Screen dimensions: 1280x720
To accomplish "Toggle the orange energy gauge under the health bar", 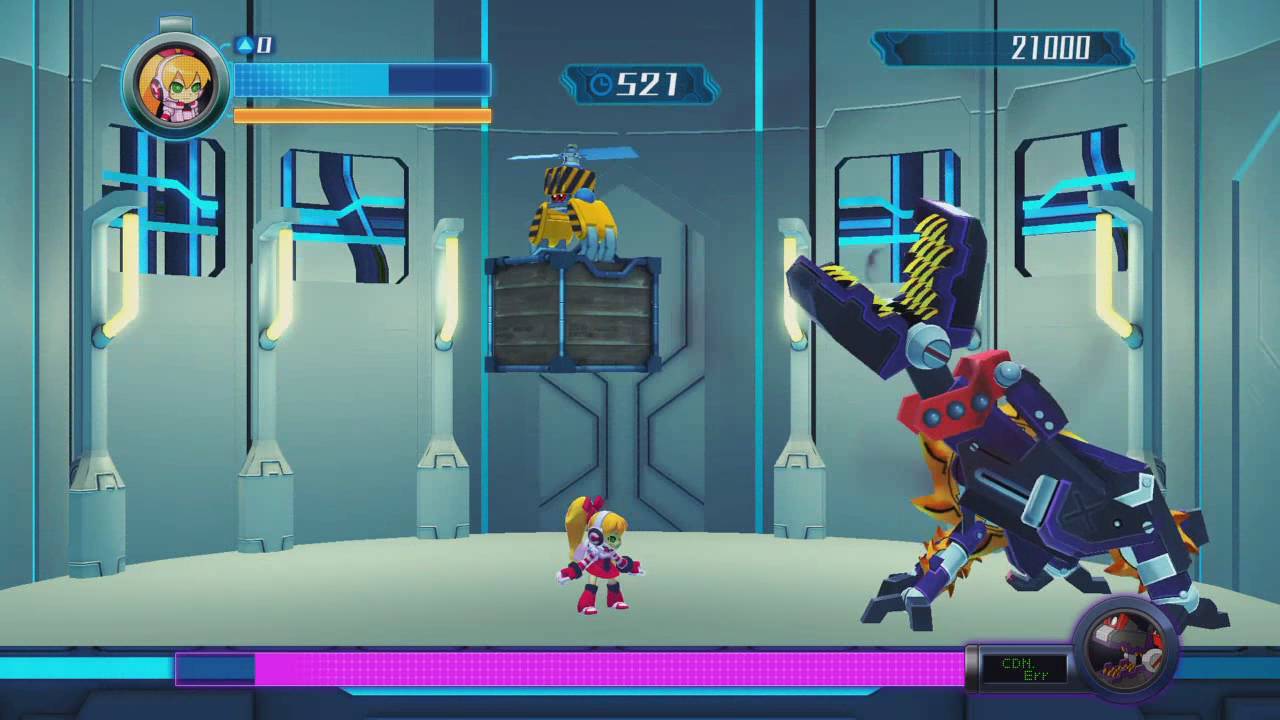I will coord(360,115).
